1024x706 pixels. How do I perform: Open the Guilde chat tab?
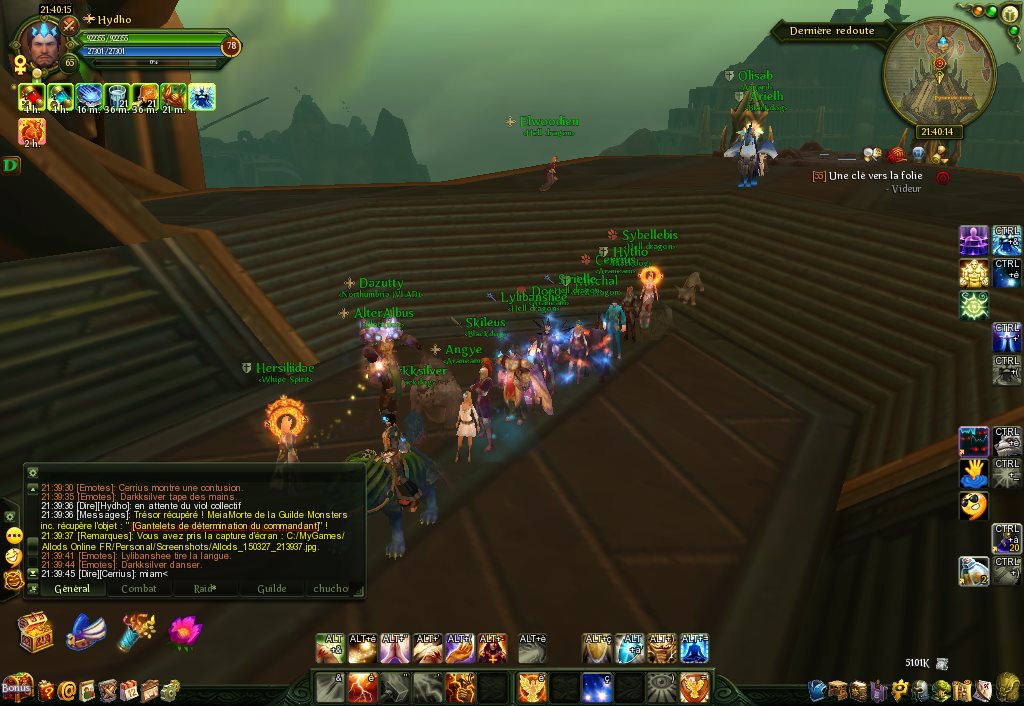271,589
